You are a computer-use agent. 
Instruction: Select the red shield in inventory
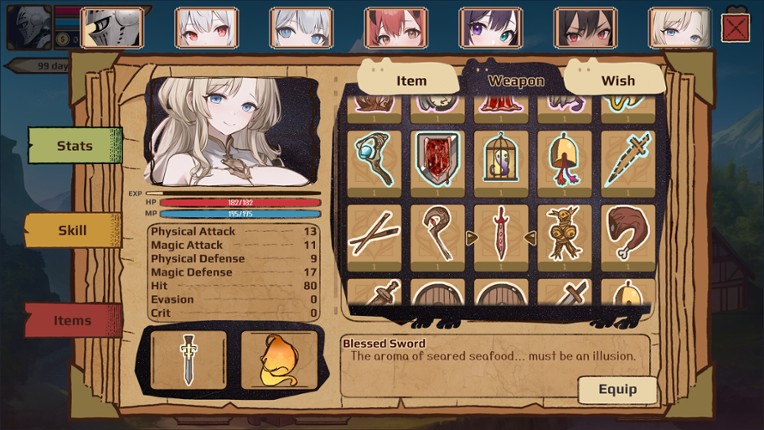coord(437,158)
